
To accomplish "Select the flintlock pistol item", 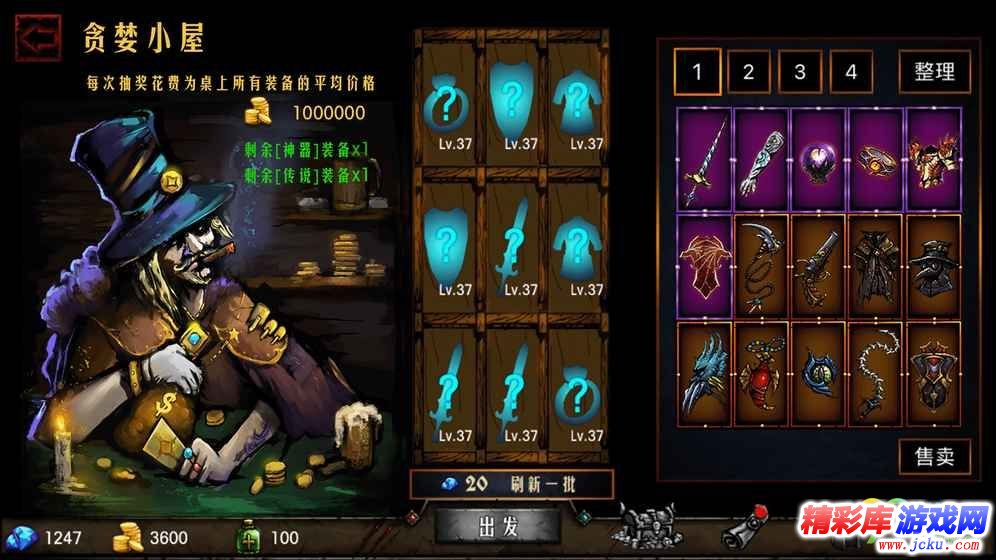I will click(x=819, y=265).
